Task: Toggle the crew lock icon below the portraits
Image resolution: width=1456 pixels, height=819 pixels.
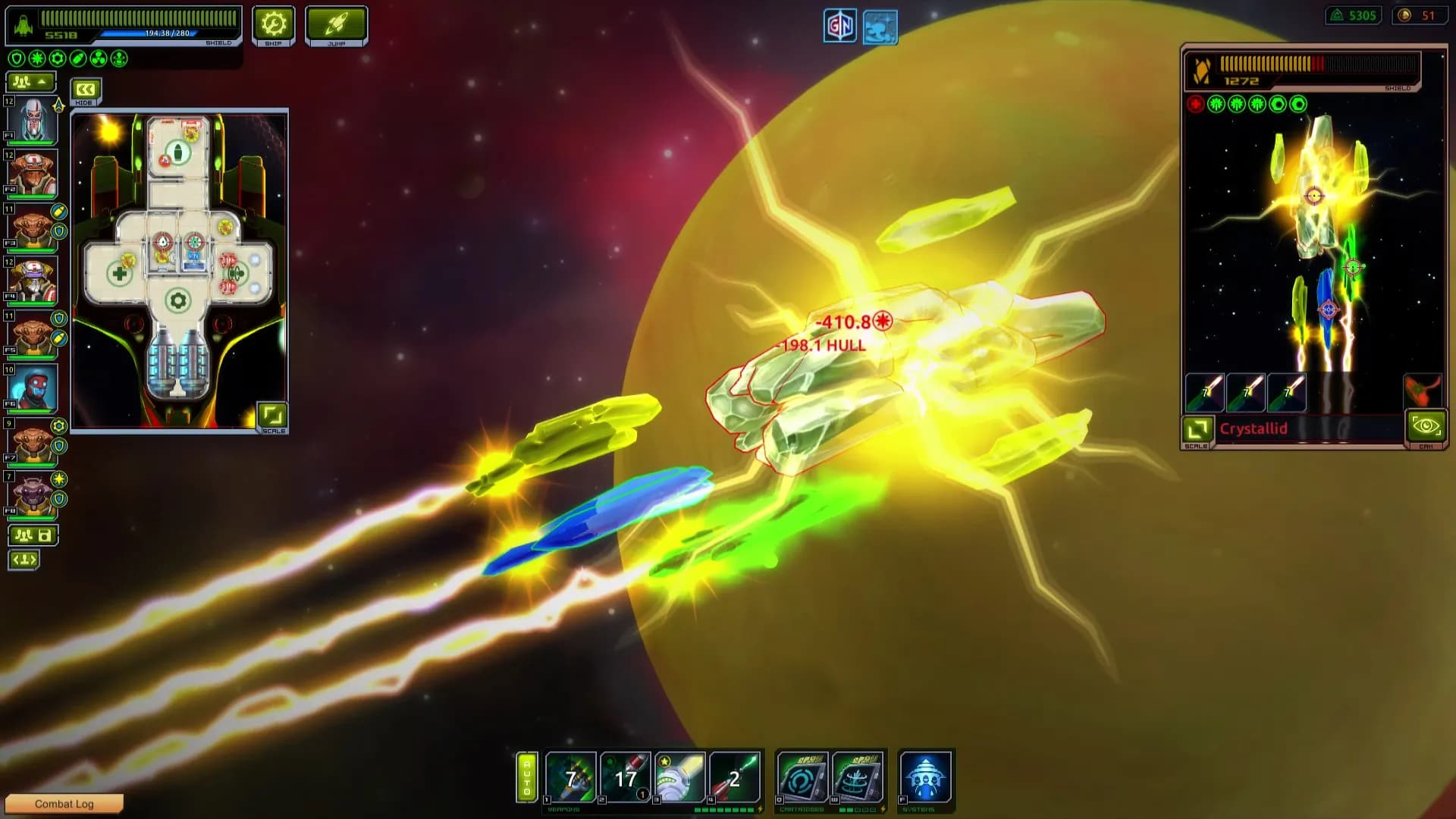Action: click(x=31, y=535)
